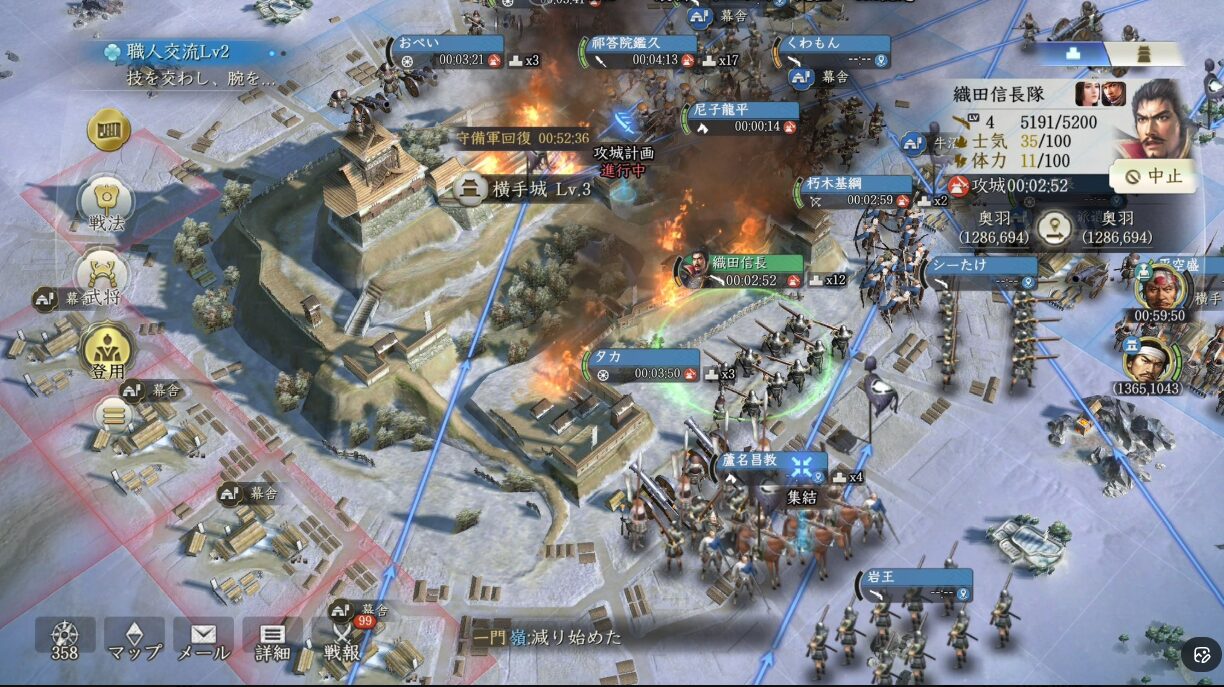Open the 登用 recruitment menu
The image size is (1224, 687).
[x=108, y=350]
